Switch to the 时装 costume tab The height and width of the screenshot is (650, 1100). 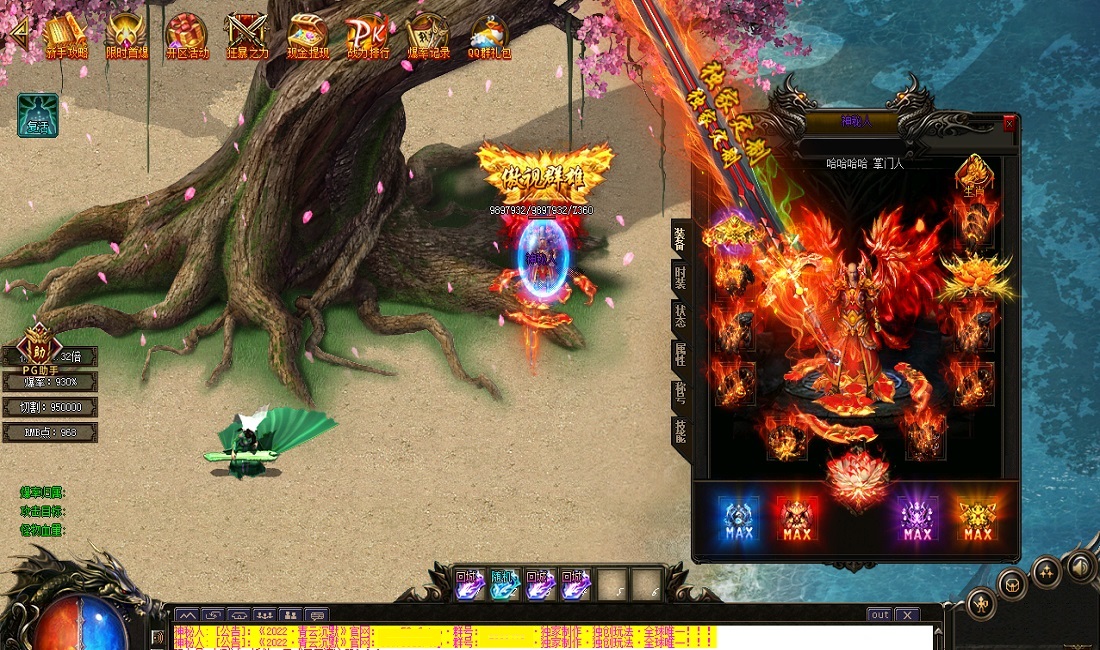point(680,276)
